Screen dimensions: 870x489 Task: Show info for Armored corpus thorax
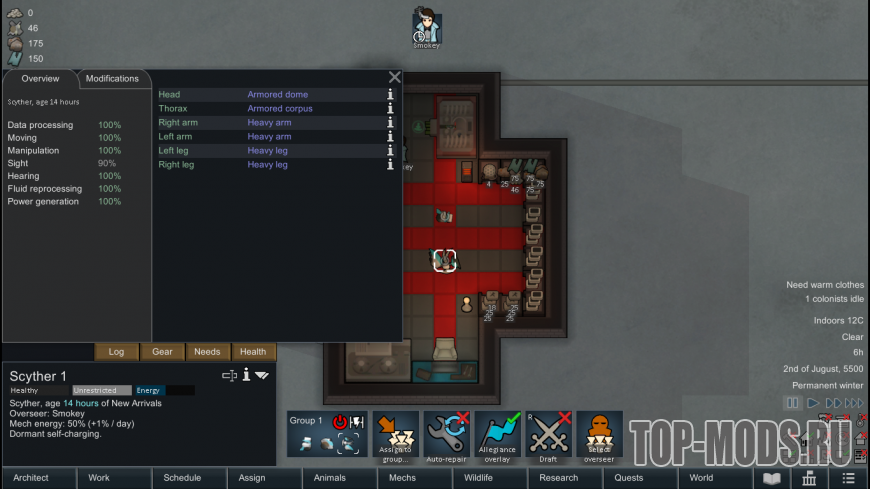(391, 109)
